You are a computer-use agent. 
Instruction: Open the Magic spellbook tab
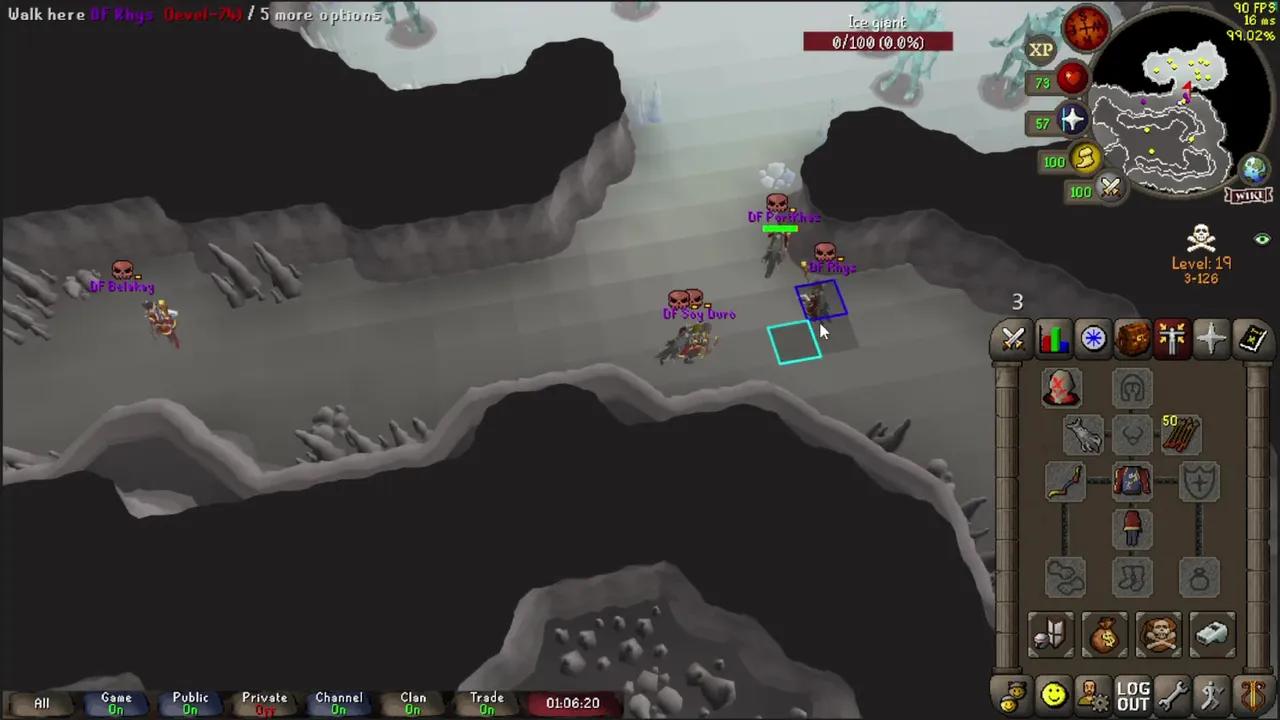click(1251, 339)
